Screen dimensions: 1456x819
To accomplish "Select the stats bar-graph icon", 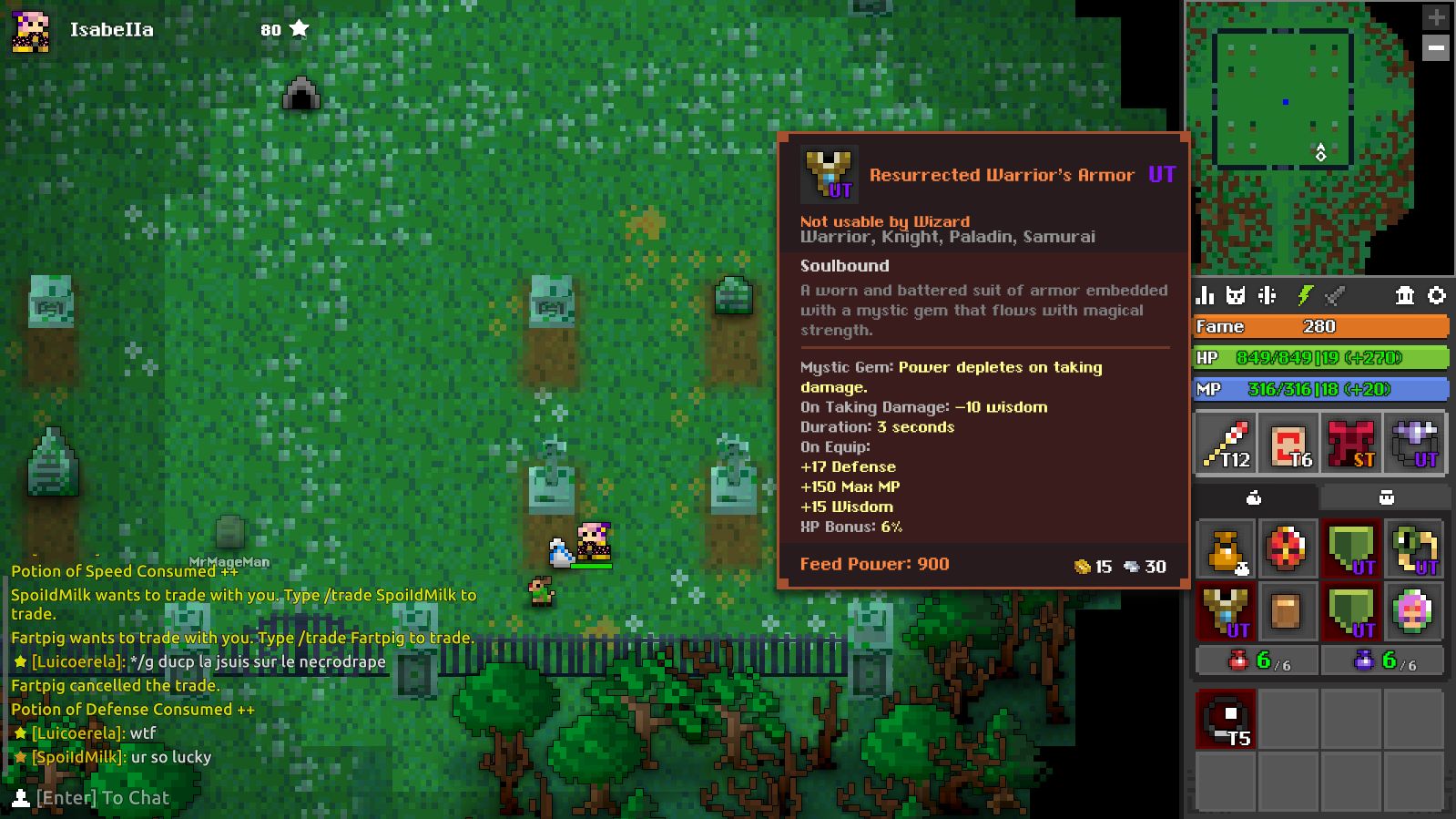I will [1205, 296].
